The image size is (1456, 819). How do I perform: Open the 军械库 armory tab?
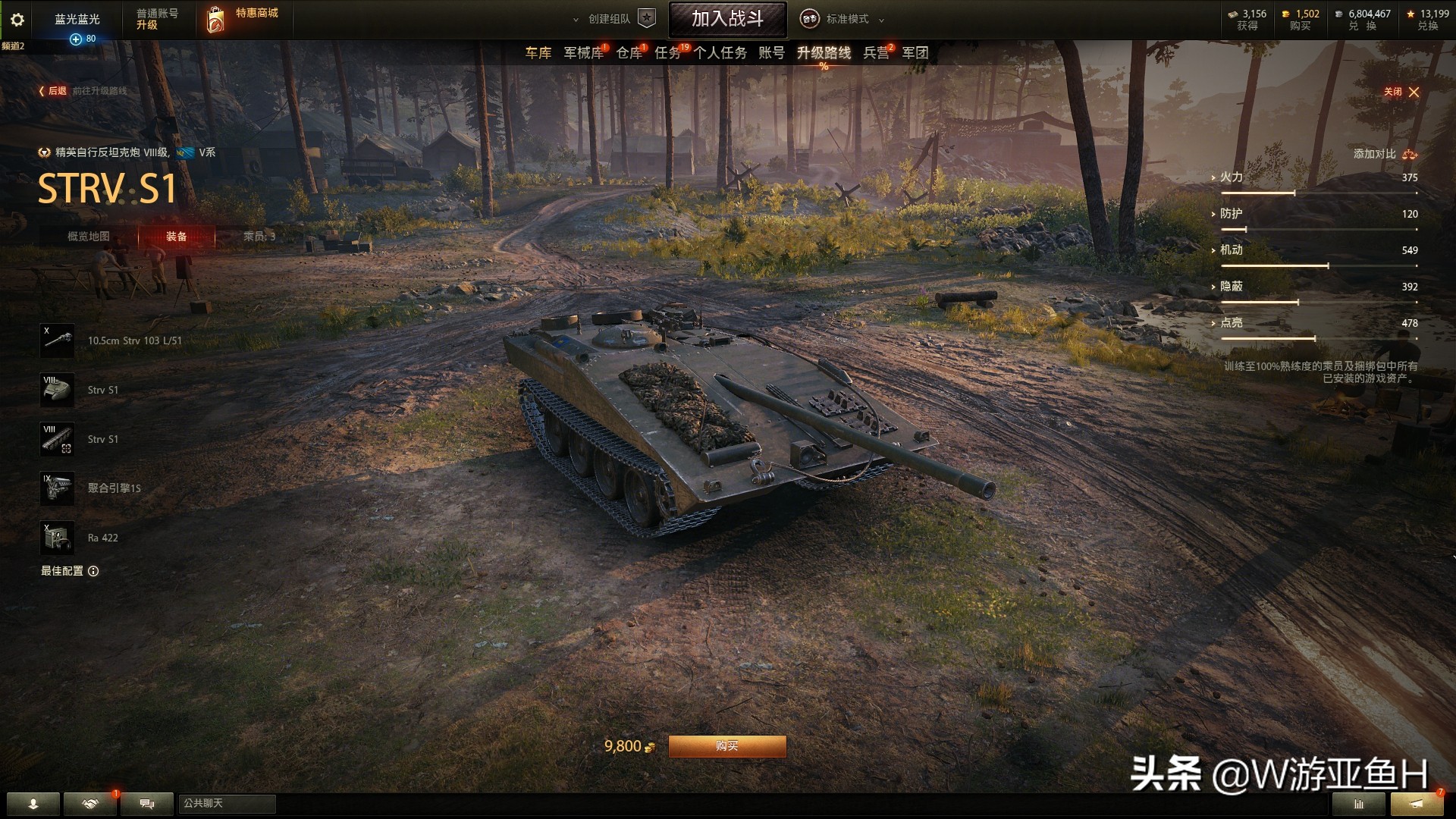pyautogui.click(x=583, y=53)
